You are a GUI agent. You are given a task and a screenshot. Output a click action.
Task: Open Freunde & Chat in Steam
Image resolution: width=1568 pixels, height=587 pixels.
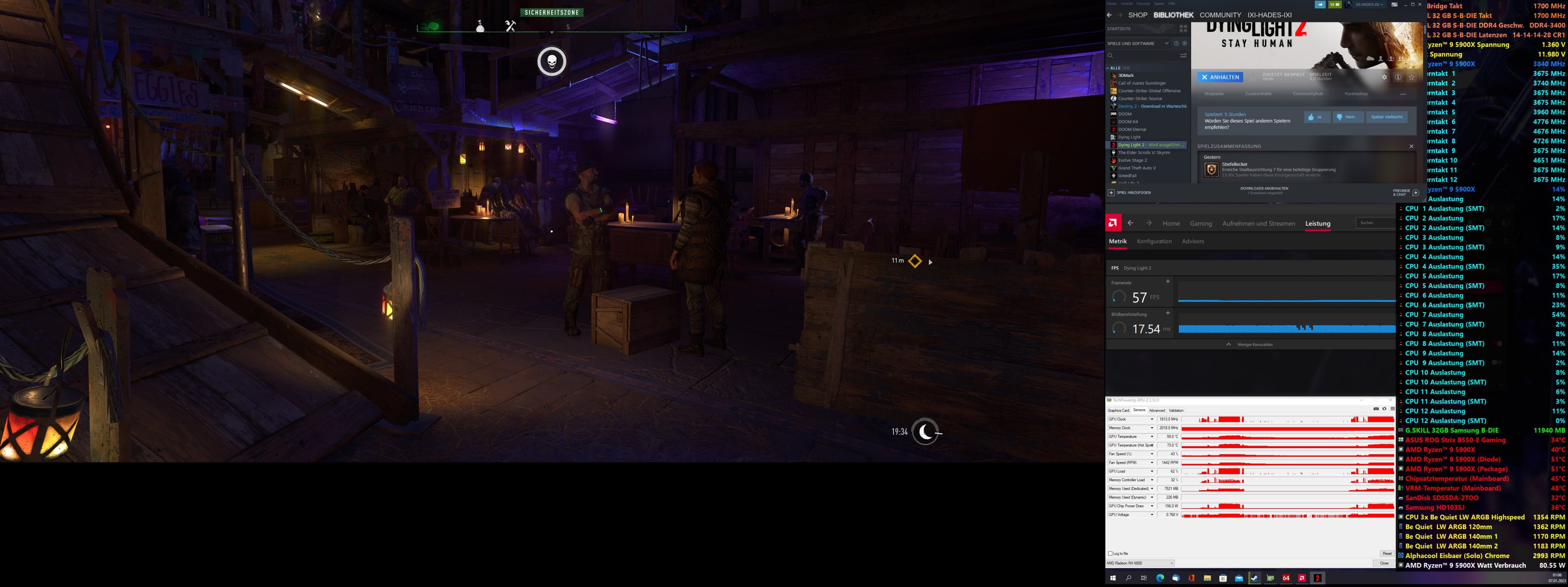[x=1403, y=192]
